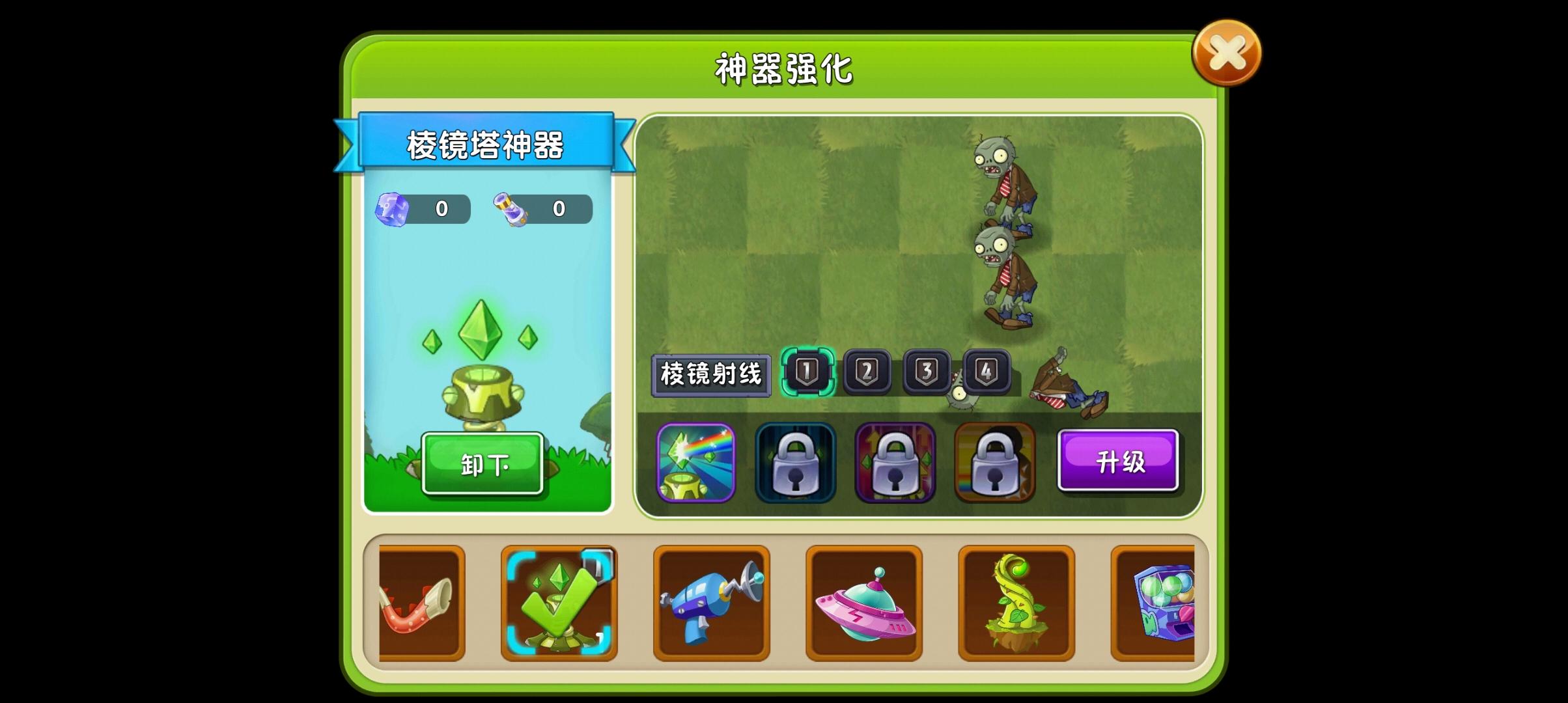The height and width of the screenshot is (703, 1568).
Task: Expand prism ray level 2 node
Action: point(867,373)
